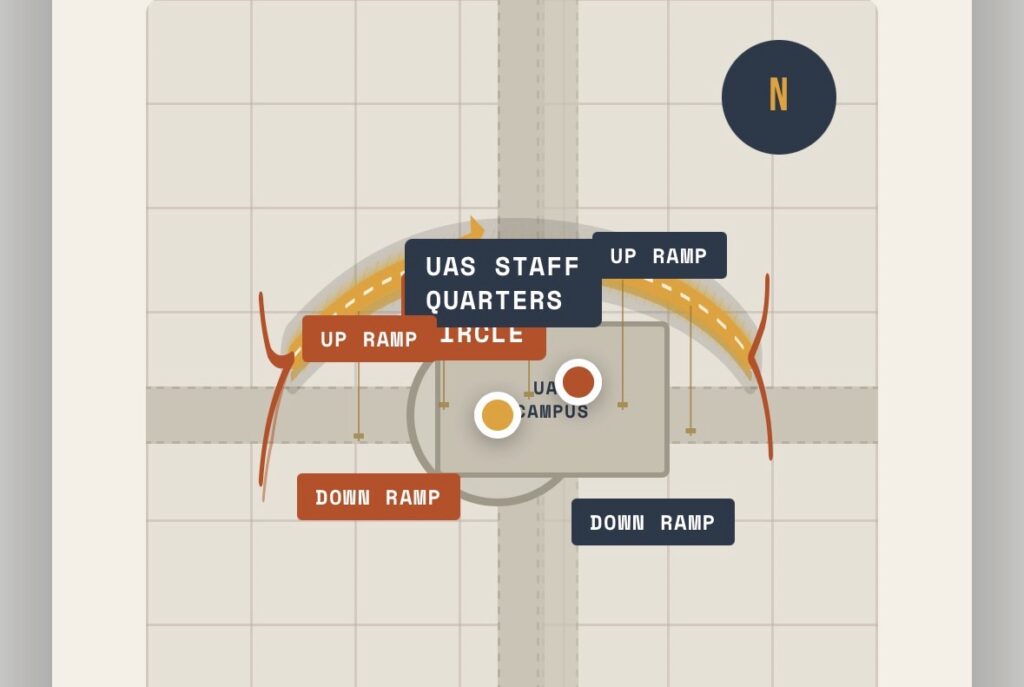Select the orange Up Ramp label
The width and height of the screenshot is (1024, 687).
(x=368, y=339)
